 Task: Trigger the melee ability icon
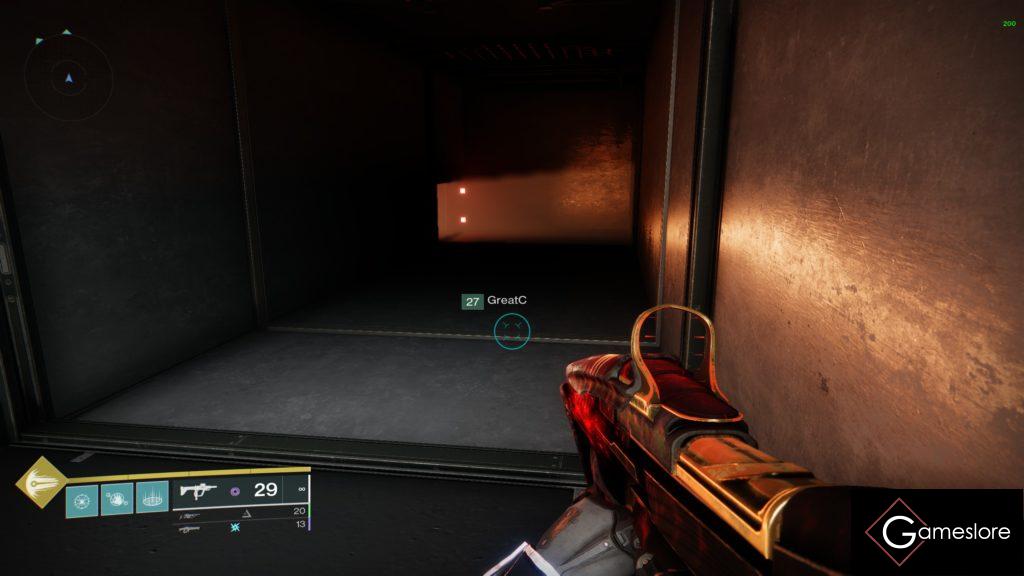pyautogui.click(x=116, y=497)
